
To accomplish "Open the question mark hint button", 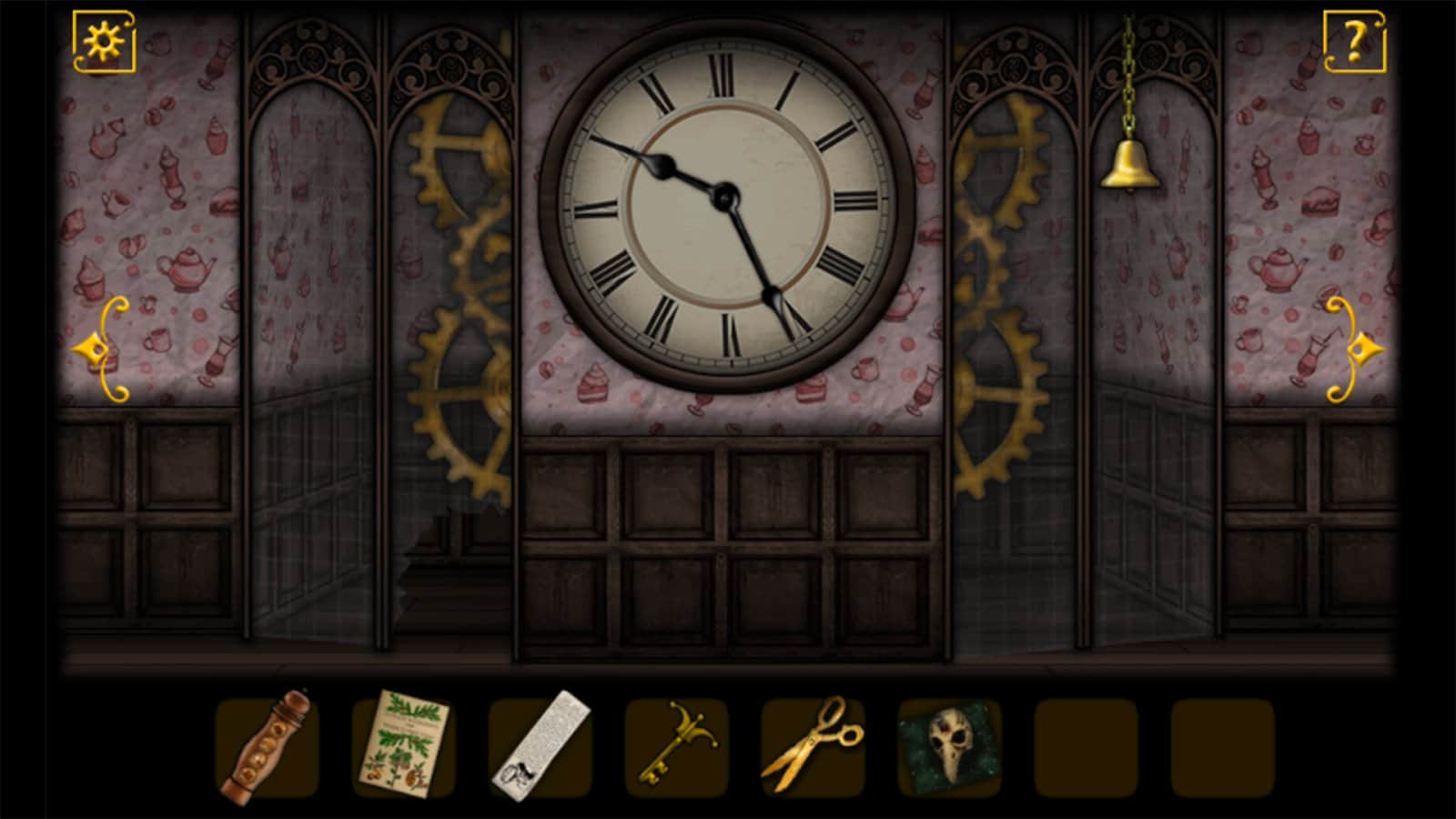I will [1353, 41].
